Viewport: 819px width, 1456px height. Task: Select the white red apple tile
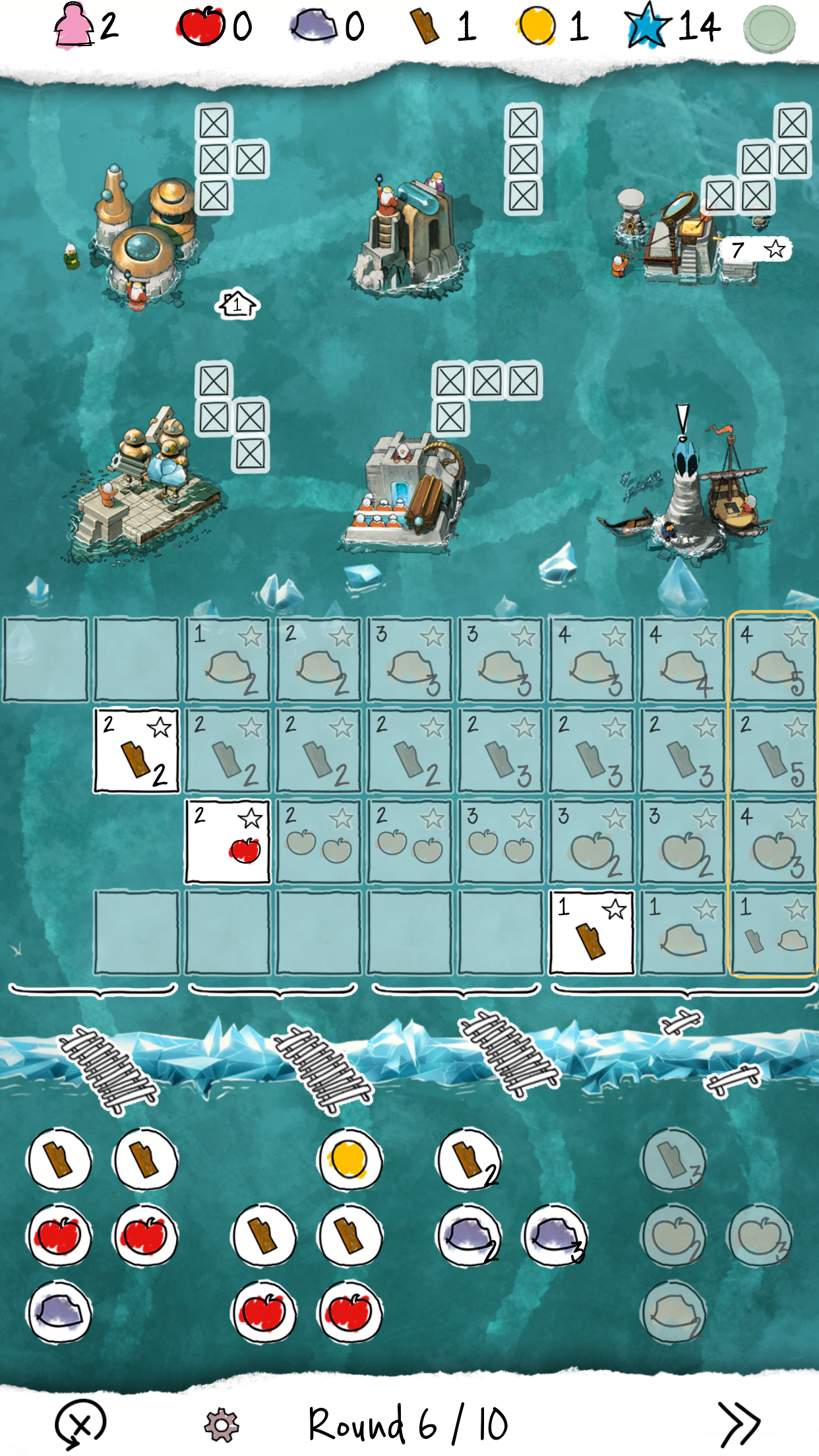tap(228, 841)
